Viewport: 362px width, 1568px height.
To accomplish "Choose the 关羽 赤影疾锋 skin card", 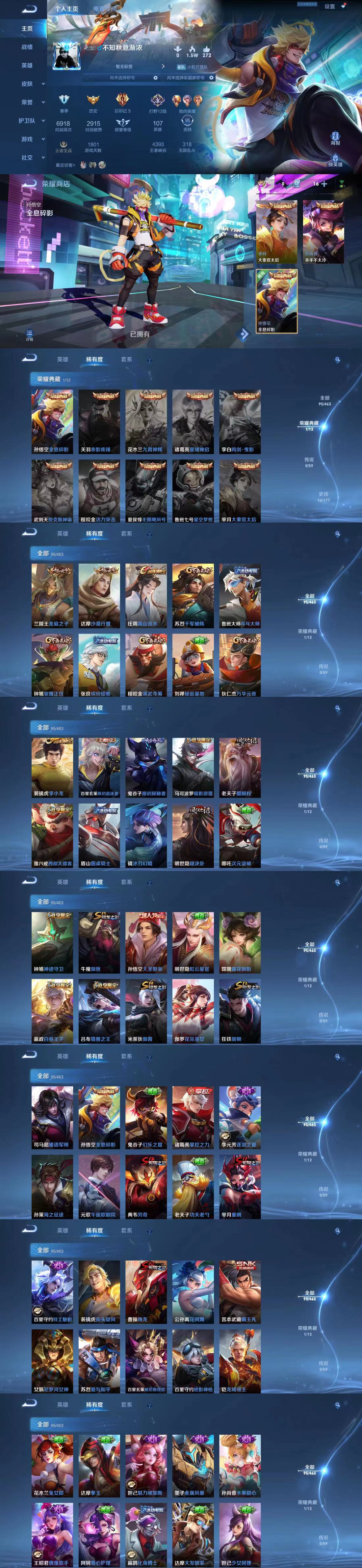I will click(x=99, y=421).
